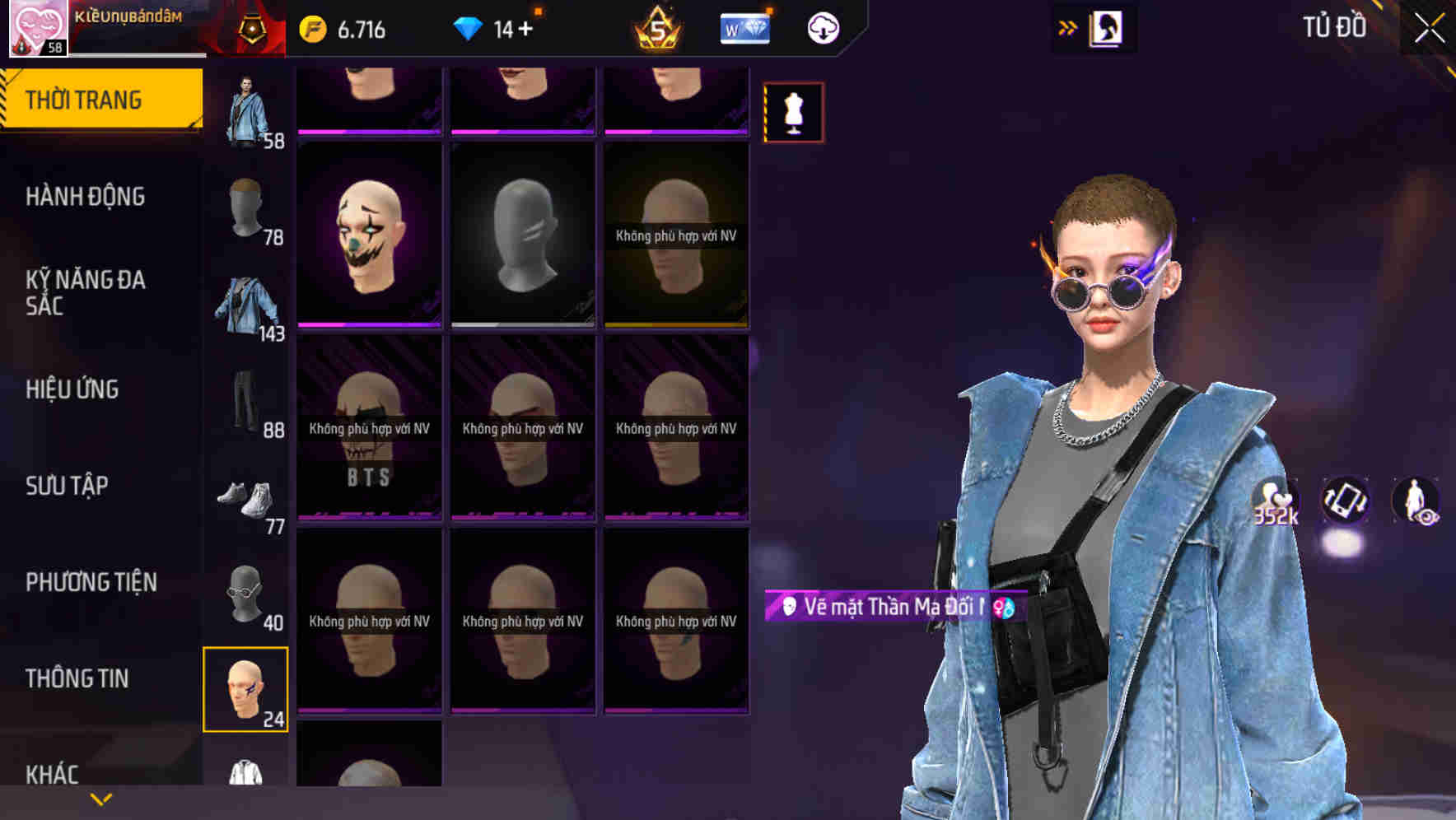Select the weekly membership W-diamond card icon
Image resolution: width=1456 pixels, height=820 pixels.
click(744, 26)
